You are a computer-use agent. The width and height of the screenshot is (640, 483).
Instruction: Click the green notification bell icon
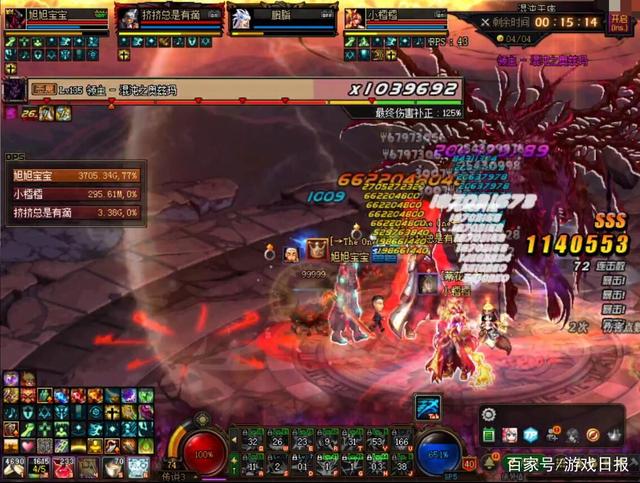(489, 463)
